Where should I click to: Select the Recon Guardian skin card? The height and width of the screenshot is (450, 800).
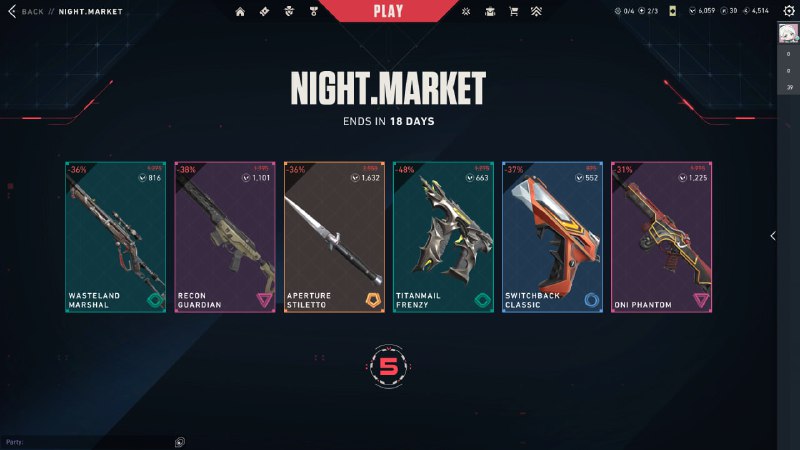225,237
